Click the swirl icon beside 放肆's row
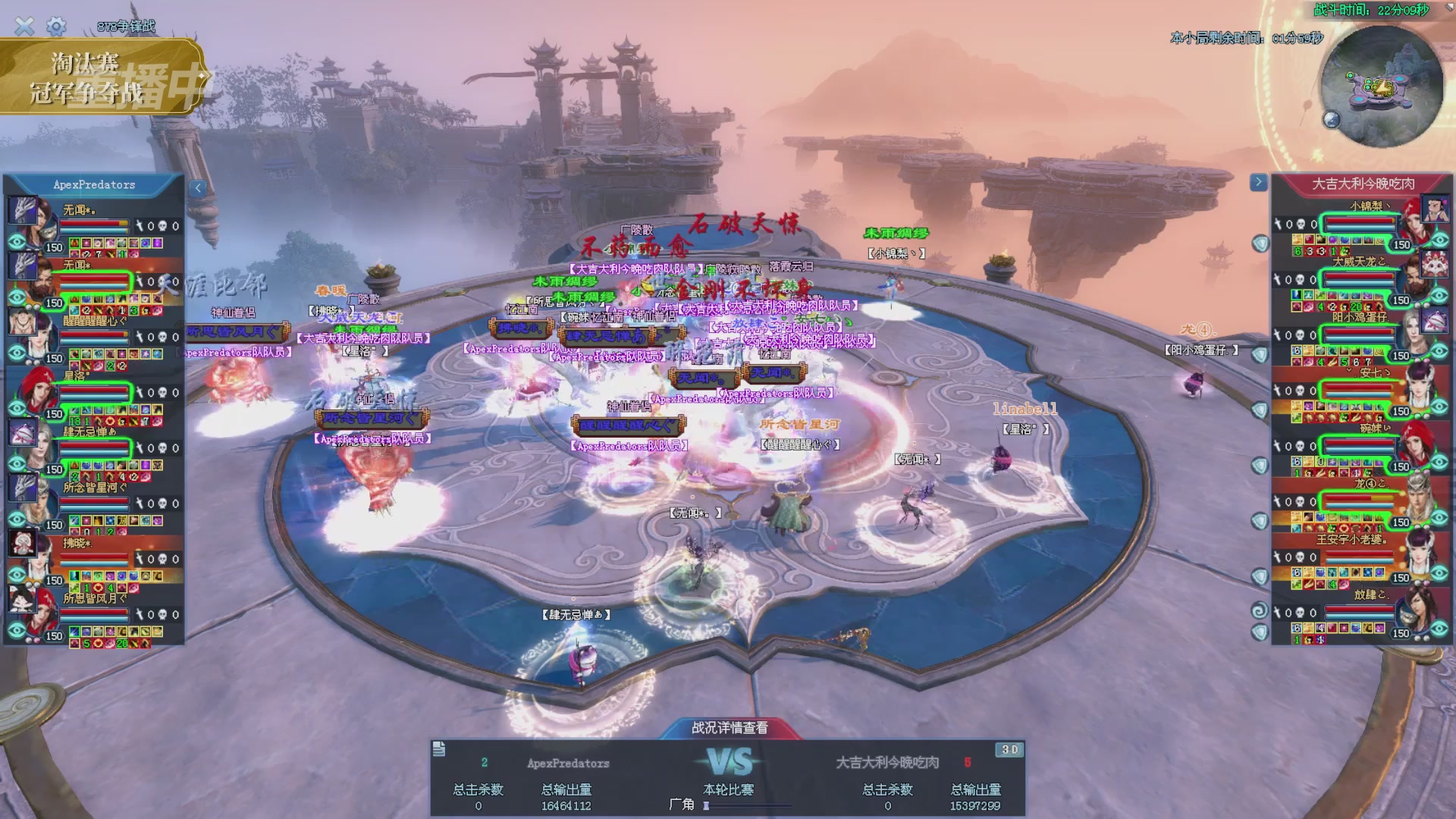This screenshot has height=819, width=1456. click(x=1259, y=611)
